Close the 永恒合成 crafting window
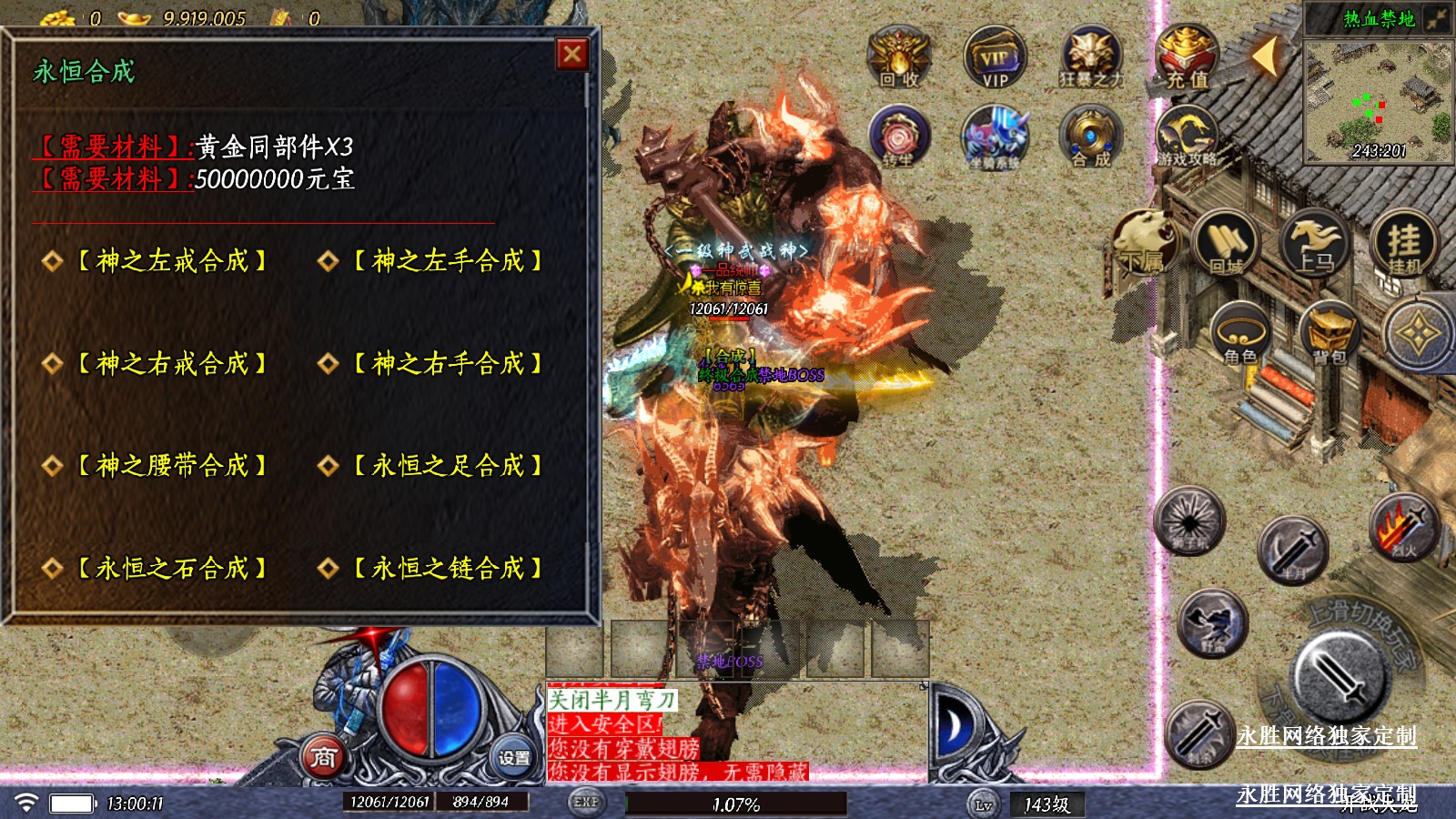The image size is (1456, 819). click(x=572, y=55)
